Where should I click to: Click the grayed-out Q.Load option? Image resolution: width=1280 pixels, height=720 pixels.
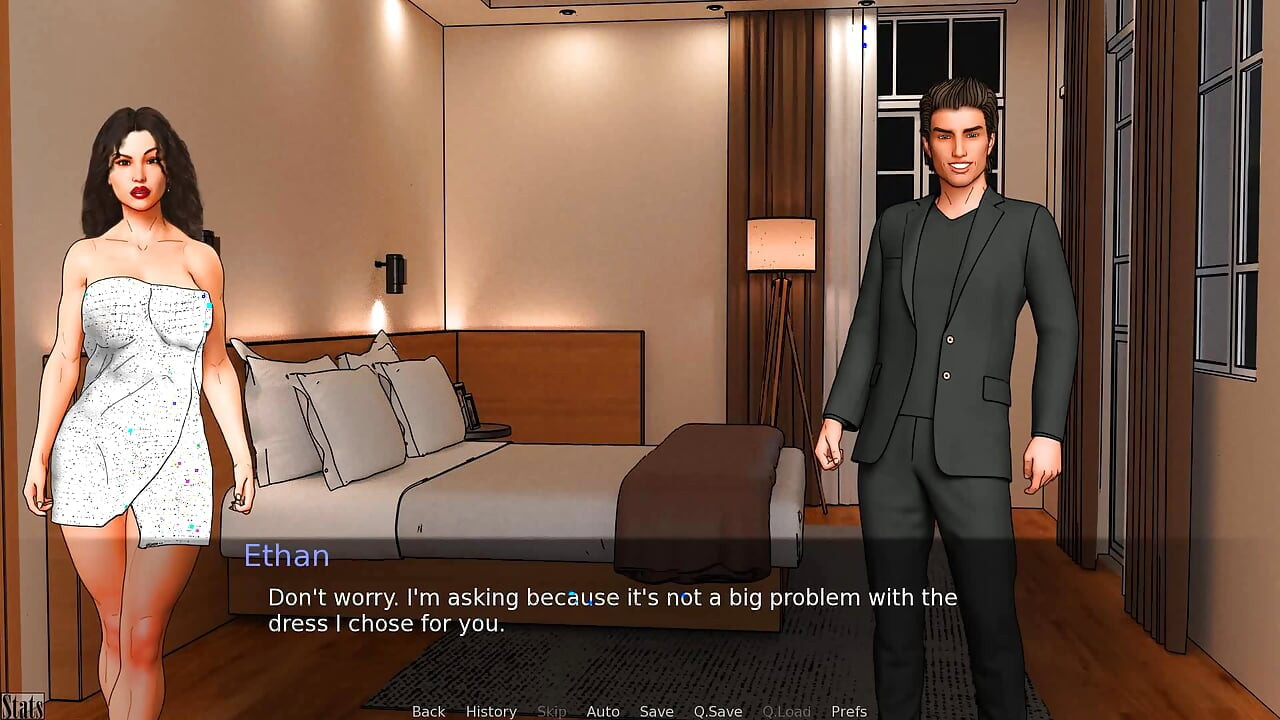coord(786,711)
